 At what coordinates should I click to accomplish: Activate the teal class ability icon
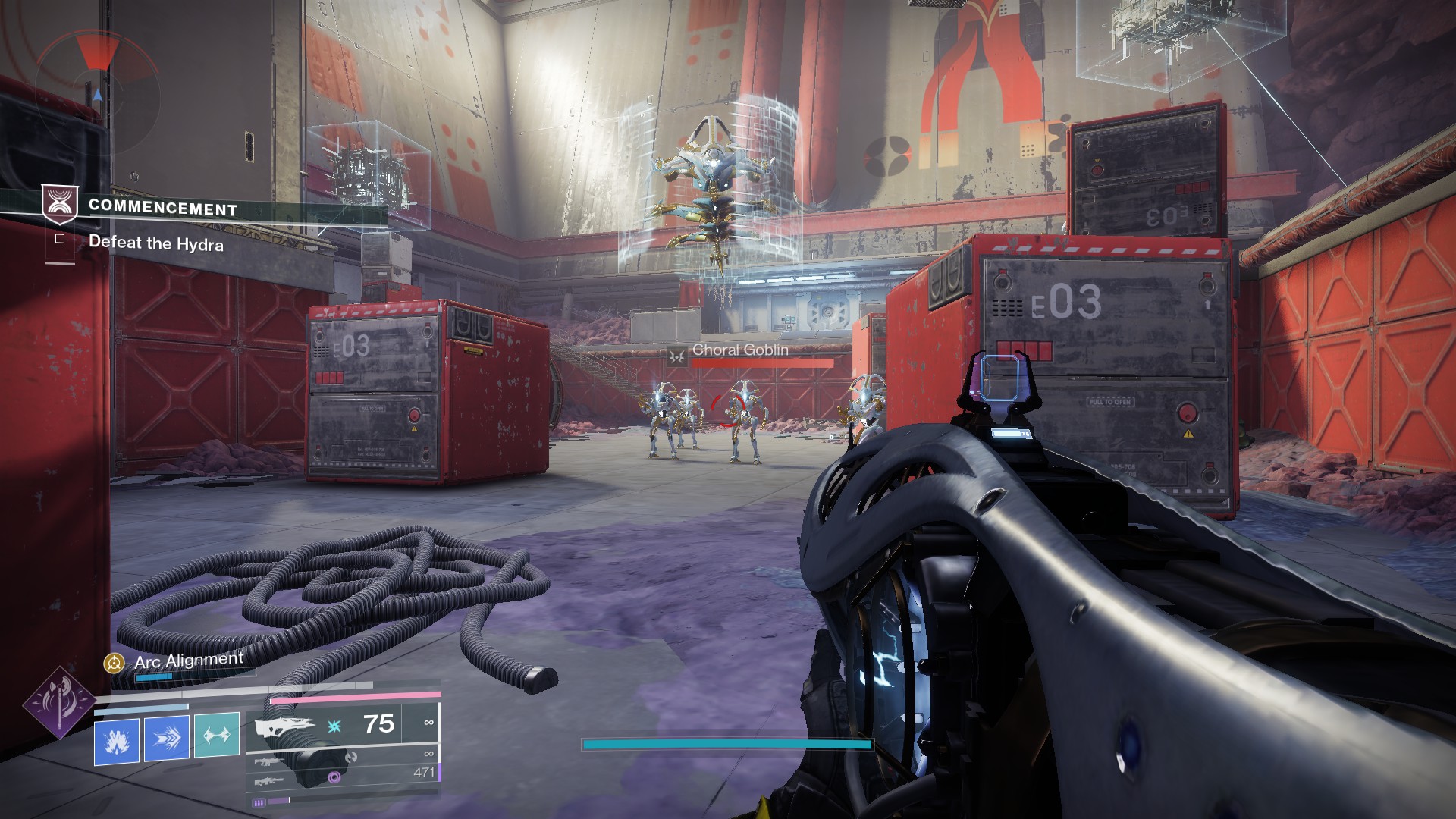point(217,736)
